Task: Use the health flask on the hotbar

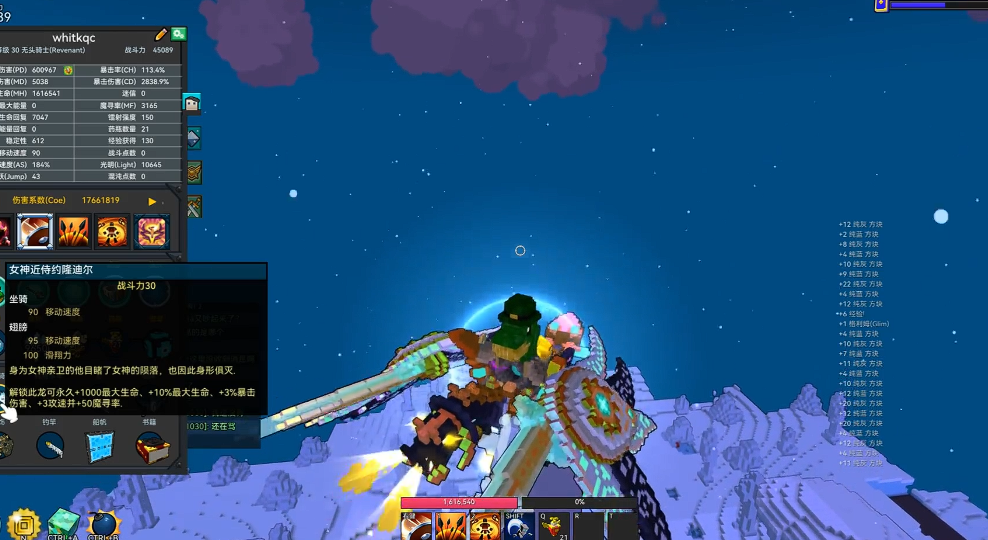Action: [551, 526]
